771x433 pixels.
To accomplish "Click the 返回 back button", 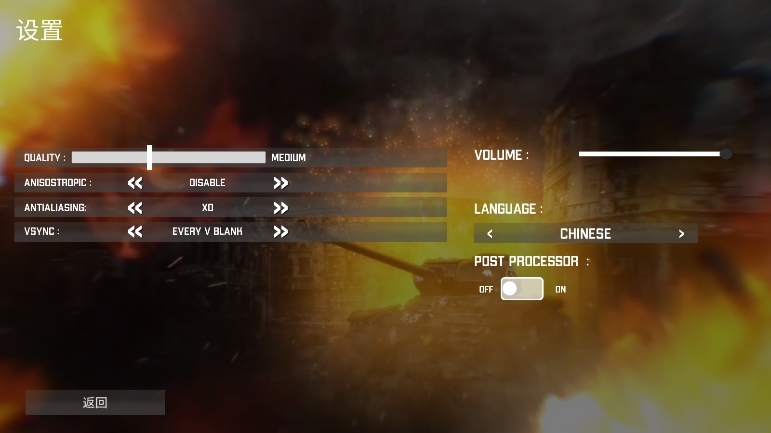I will point(95,403).
